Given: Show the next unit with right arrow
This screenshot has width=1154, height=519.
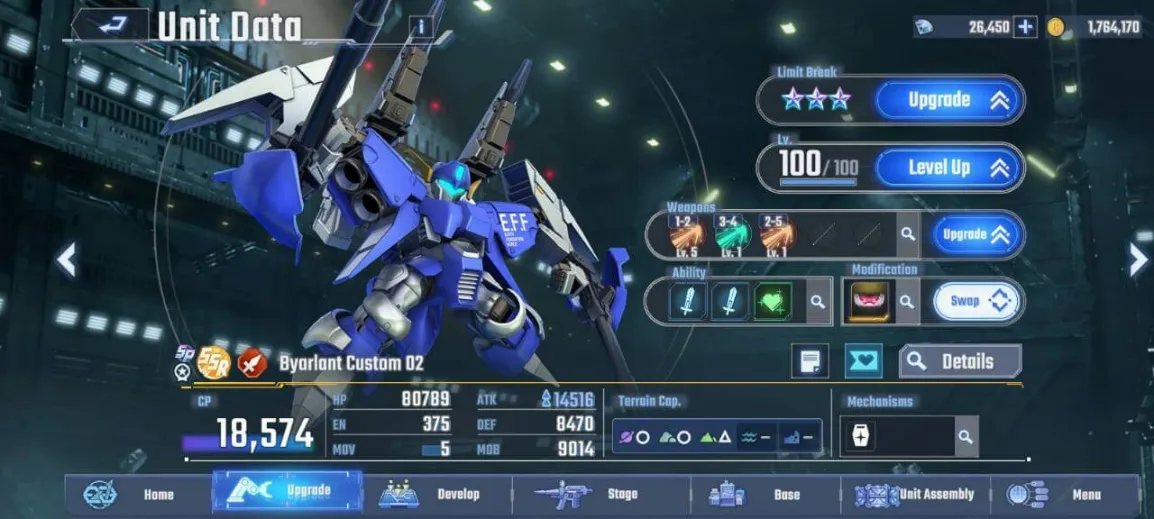Looking at the screenshot, I should pyautogui.click(x=1138, y=261).
